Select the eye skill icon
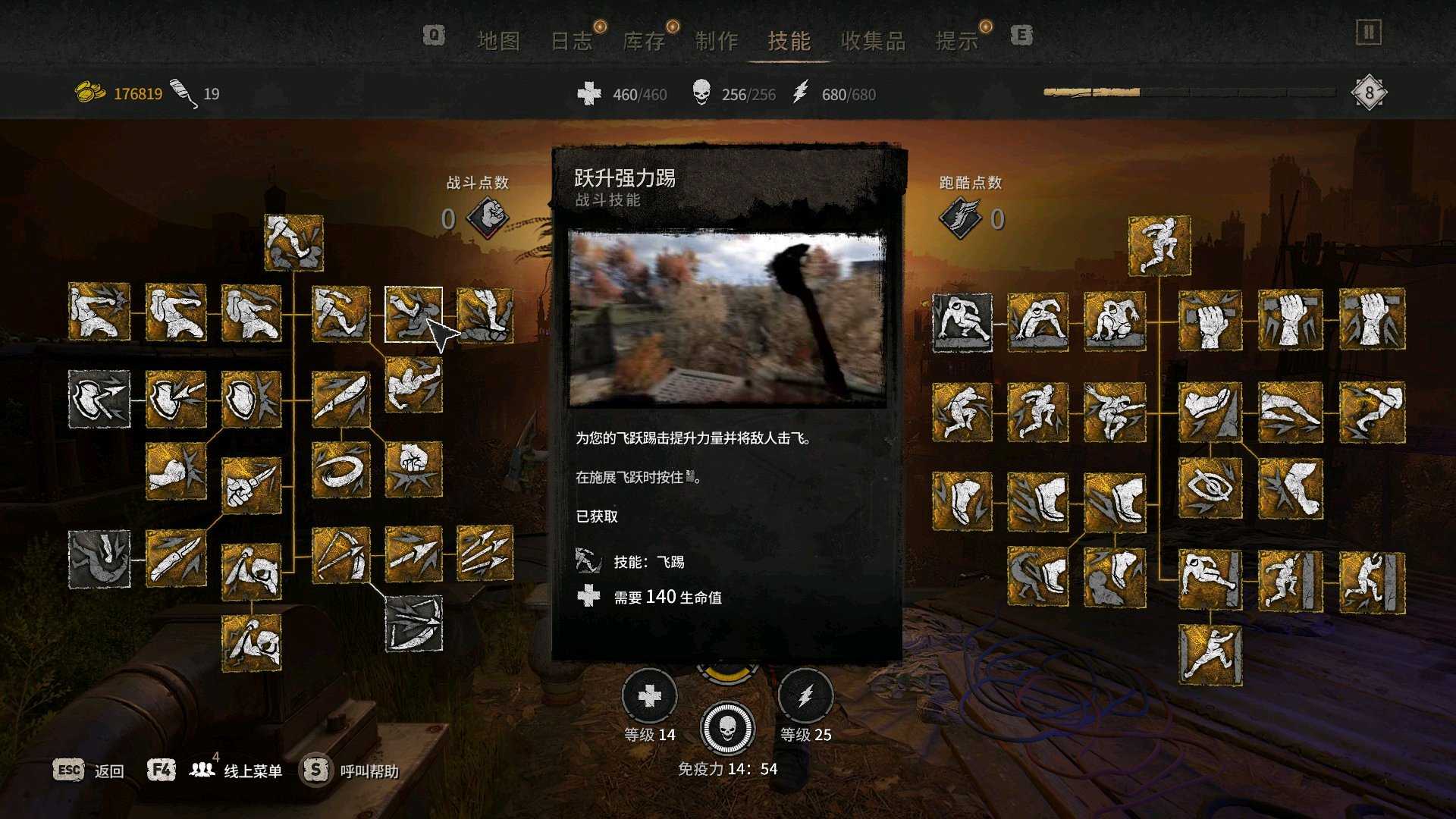Viewport: 1456px width, 819px height. pyautogui.click(x=1210, y=488)
